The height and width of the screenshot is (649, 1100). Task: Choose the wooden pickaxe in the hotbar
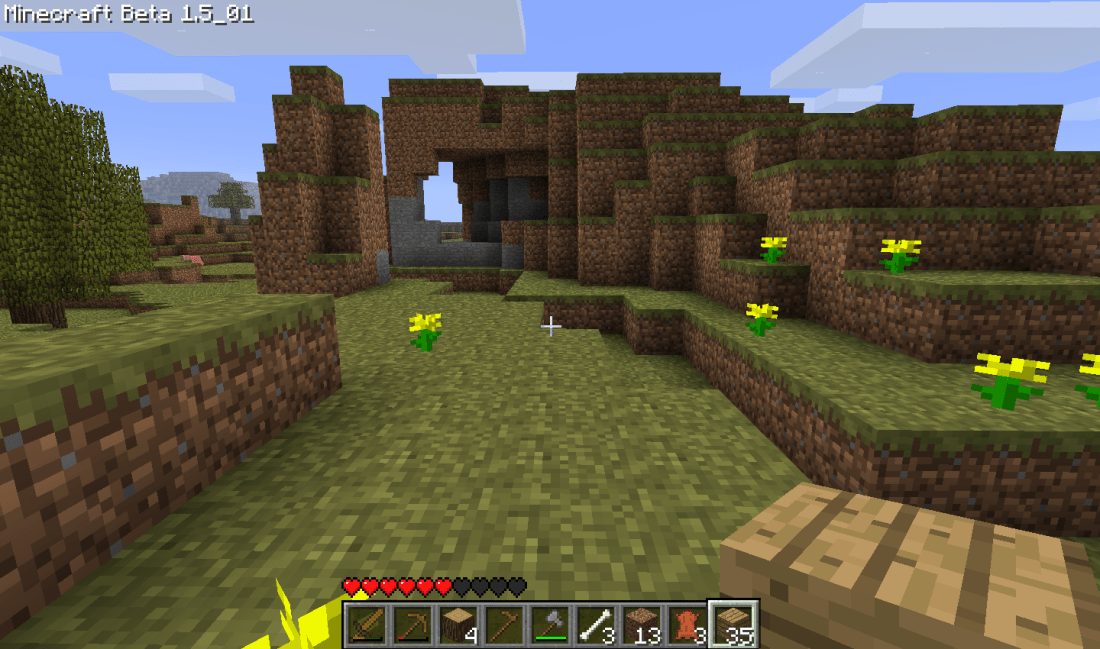click(412, 624)
